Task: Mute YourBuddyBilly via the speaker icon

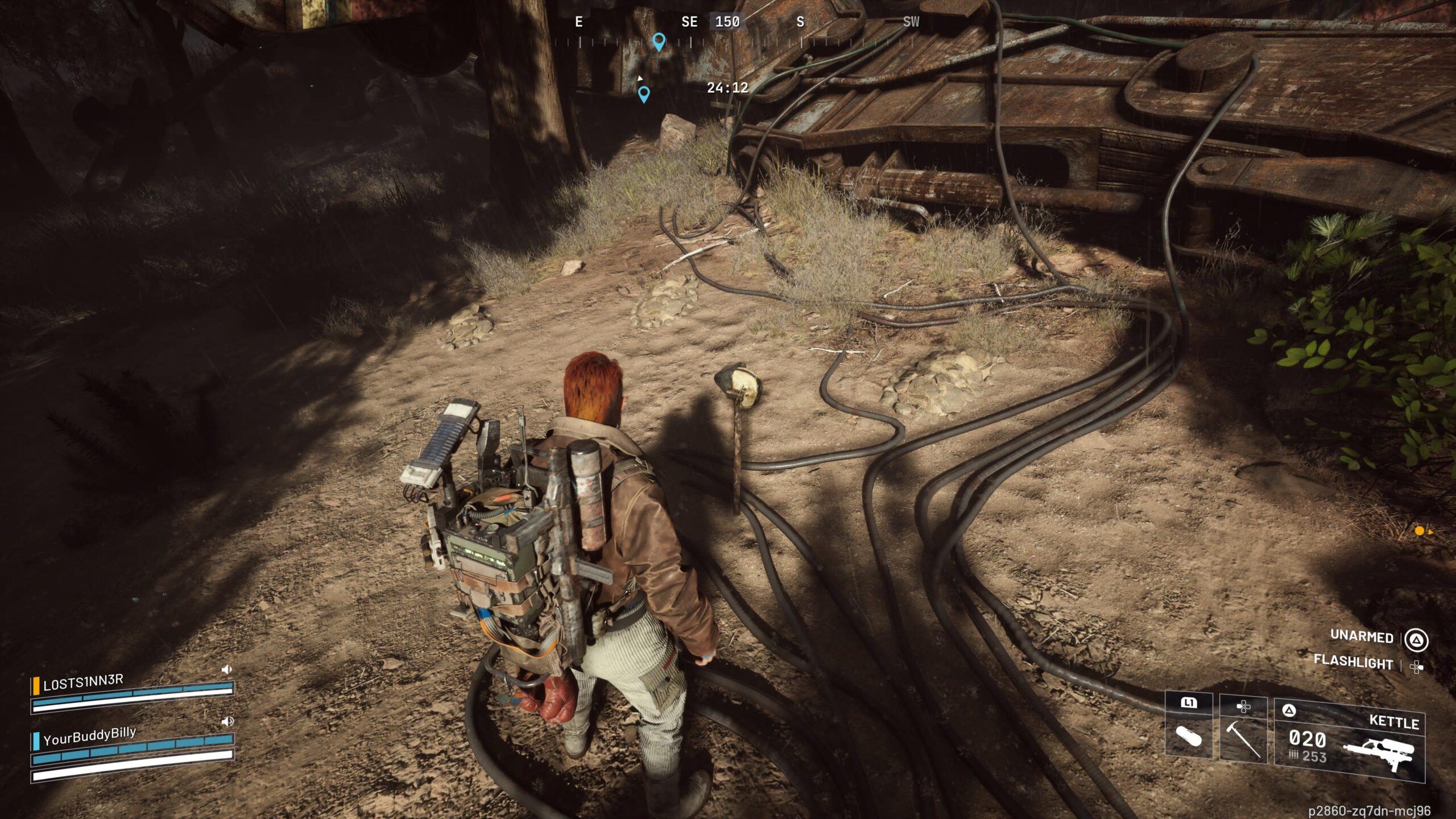Action: pos(227,721)
